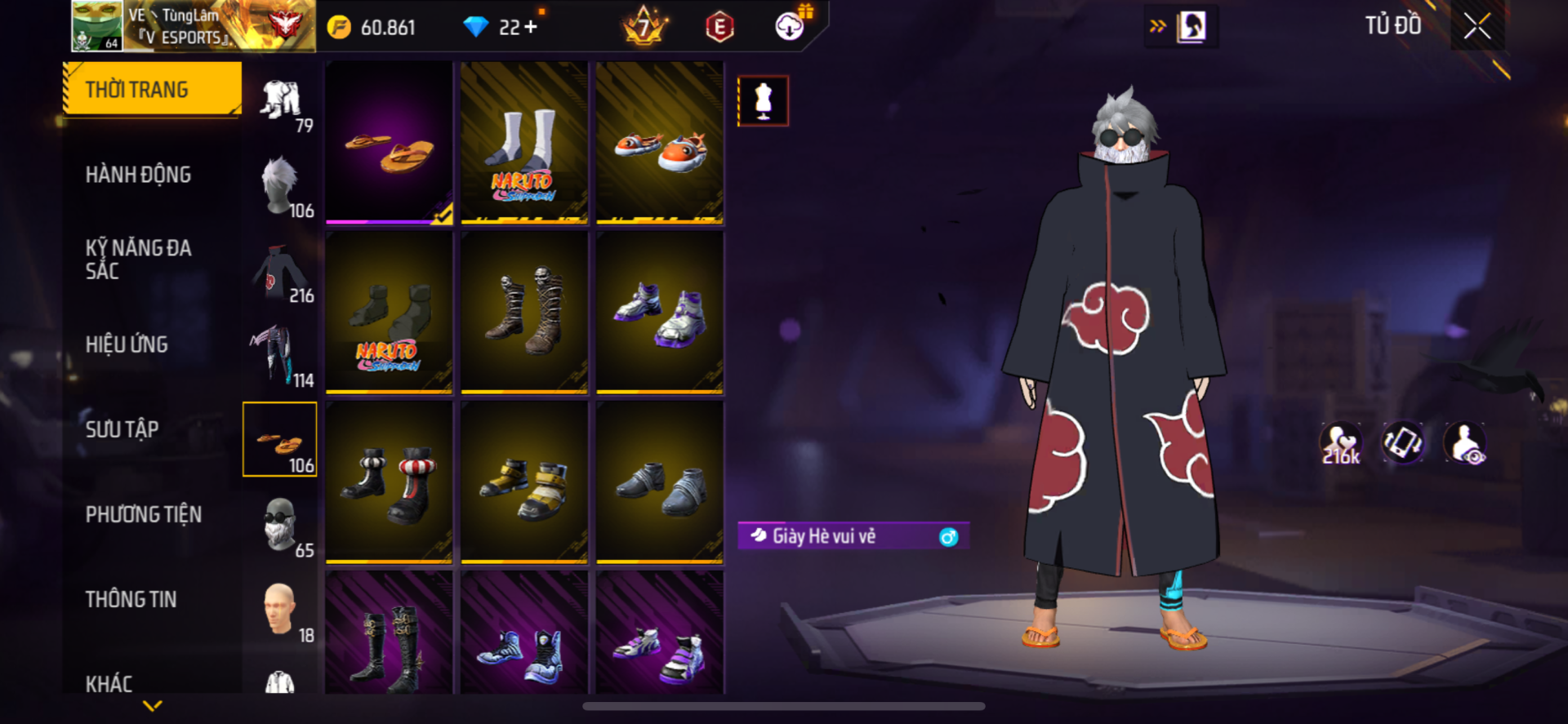Select the THỜI TRANG tab
The image size is (1568, 724).
coord(153,89)
